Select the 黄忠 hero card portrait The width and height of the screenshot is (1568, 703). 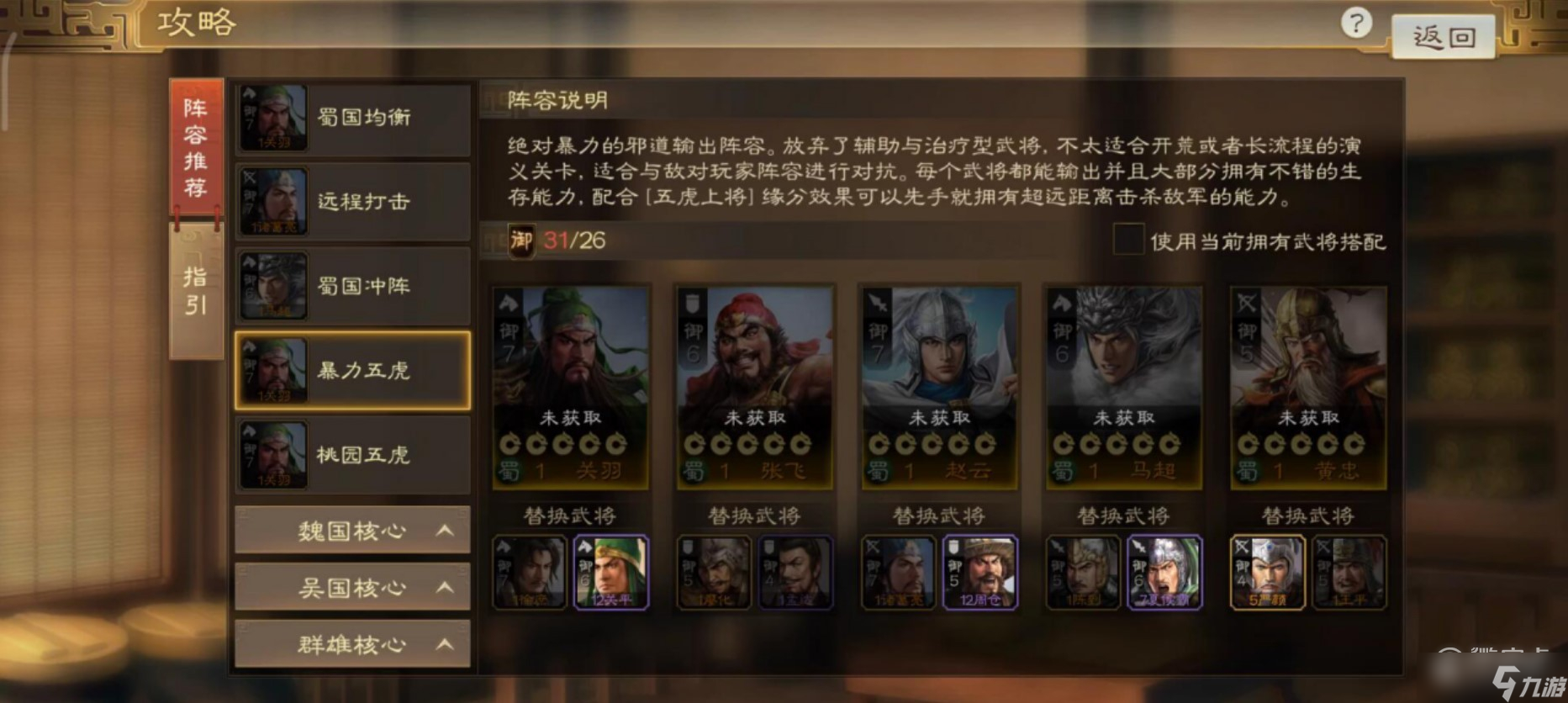point(1305,387)
